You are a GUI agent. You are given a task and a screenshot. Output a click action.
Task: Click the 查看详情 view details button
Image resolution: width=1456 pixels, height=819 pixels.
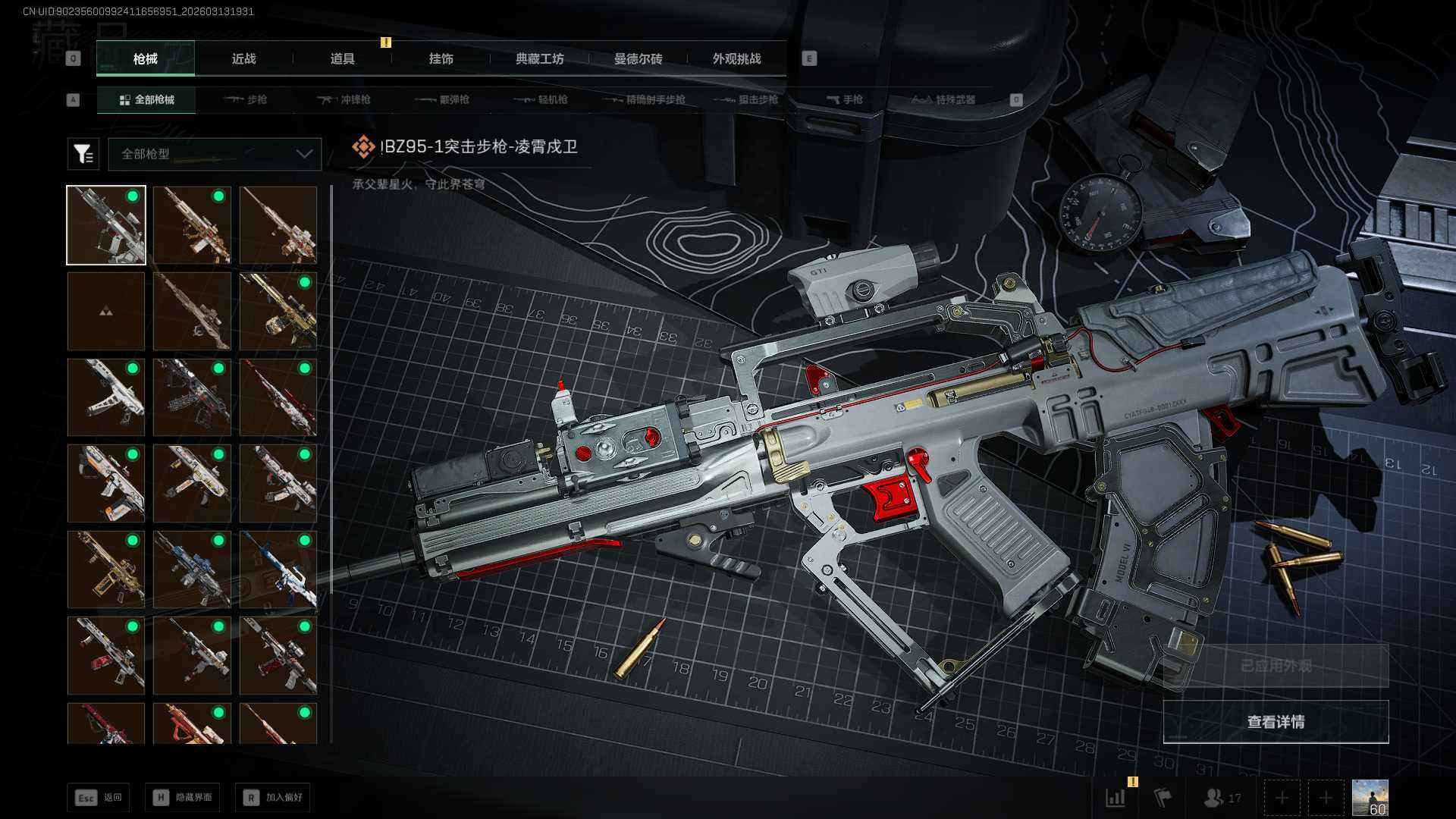[1276, 722]
